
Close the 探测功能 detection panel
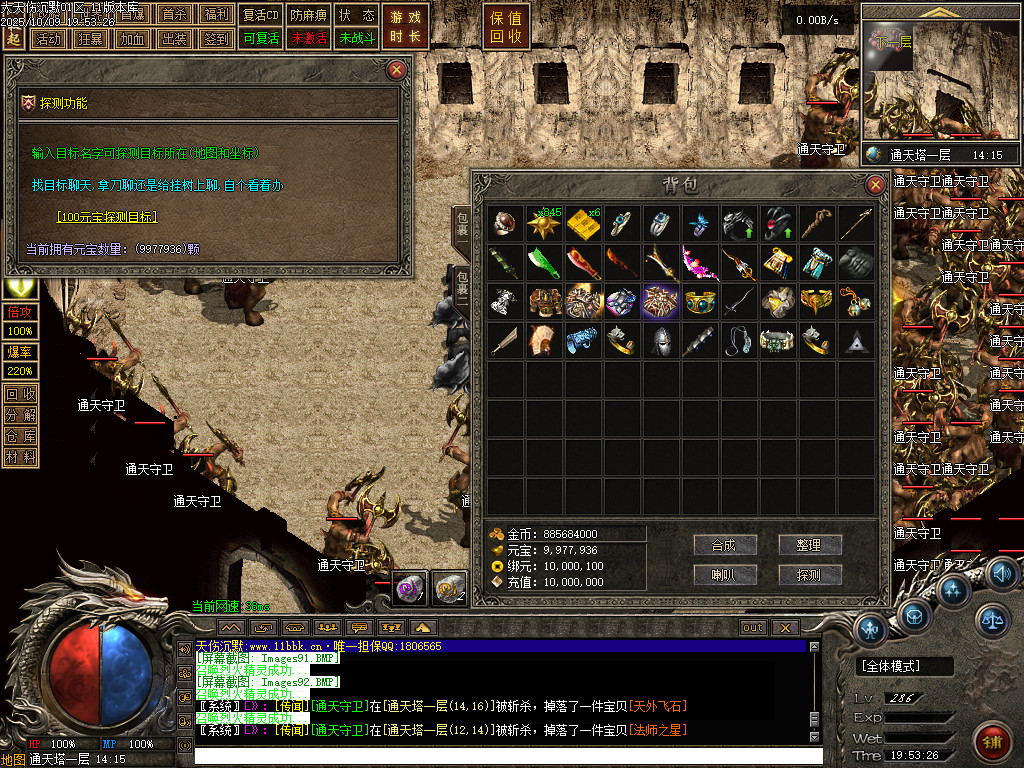pos(397,69)
